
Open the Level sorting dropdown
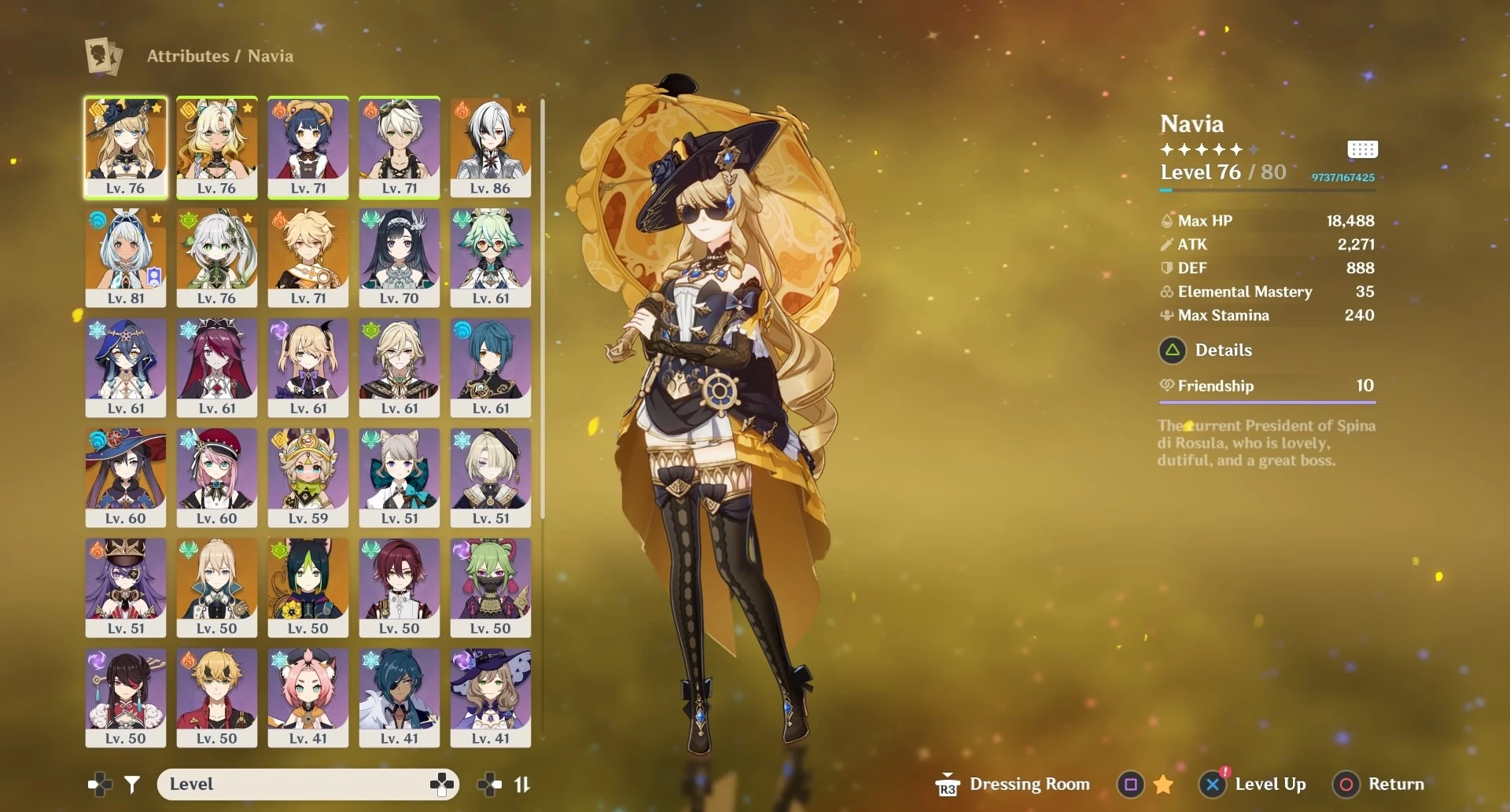(308, 784)
